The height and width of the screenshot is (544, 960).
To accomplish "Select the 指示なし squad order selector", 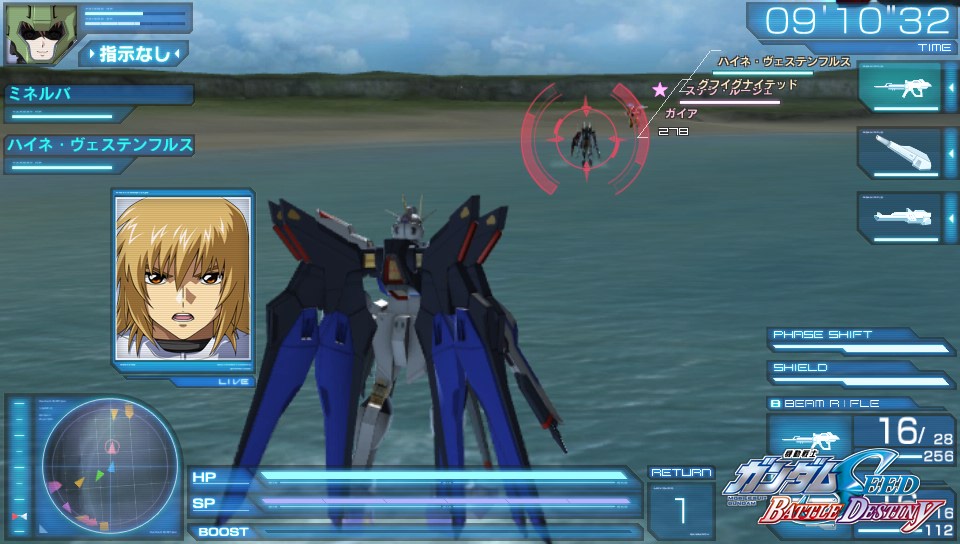I will [x=133, y=53].
